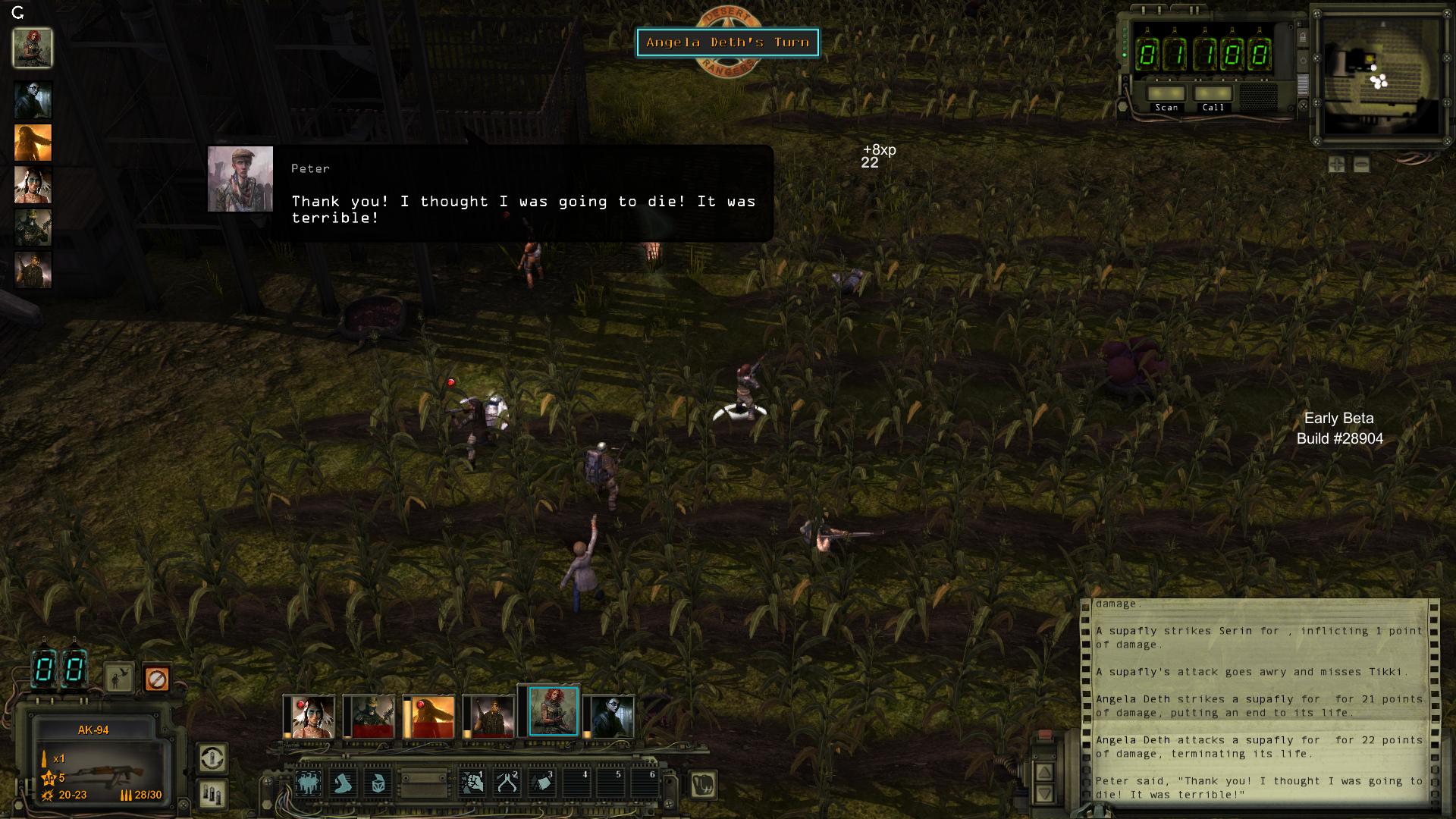Activate the orange no-entry circle button

point(156,679)
